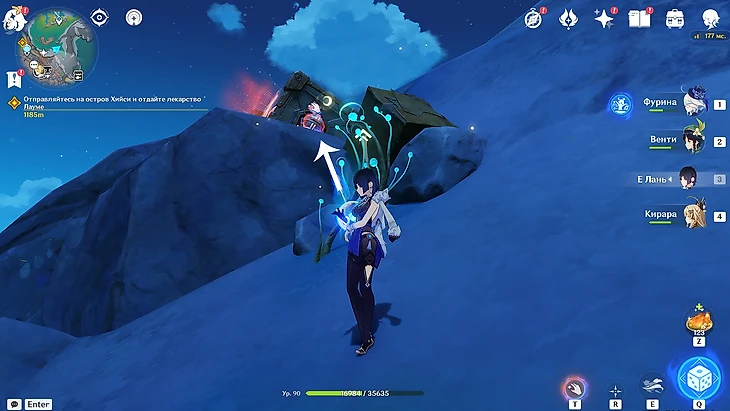Open the wish star icon
Image resolution: width=730 pixels, height=411 pixels.
pyautogui.click(x=604, y=18)
